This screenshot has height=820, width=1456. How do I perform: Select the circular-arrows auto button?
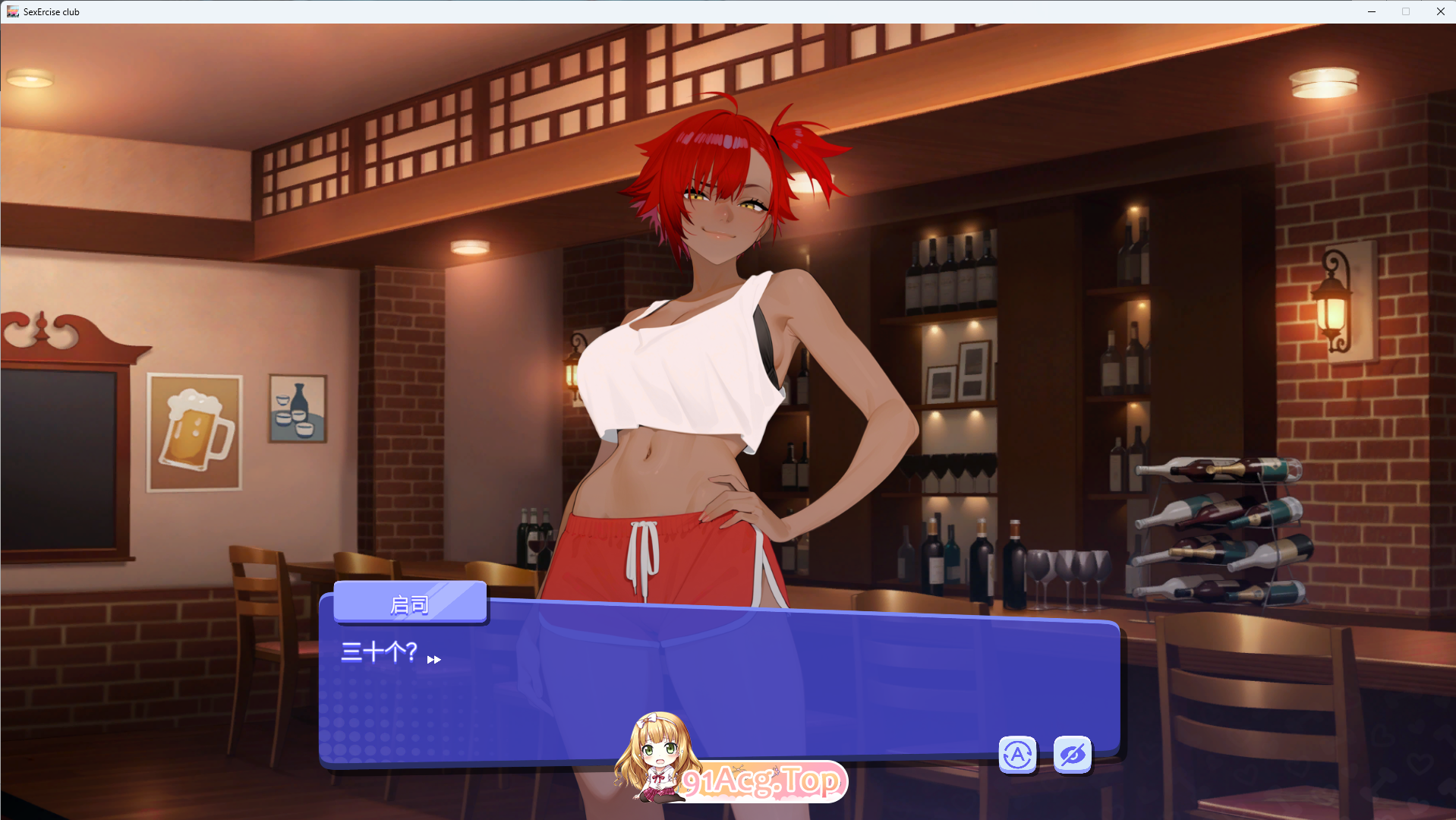pos(1016,755)
